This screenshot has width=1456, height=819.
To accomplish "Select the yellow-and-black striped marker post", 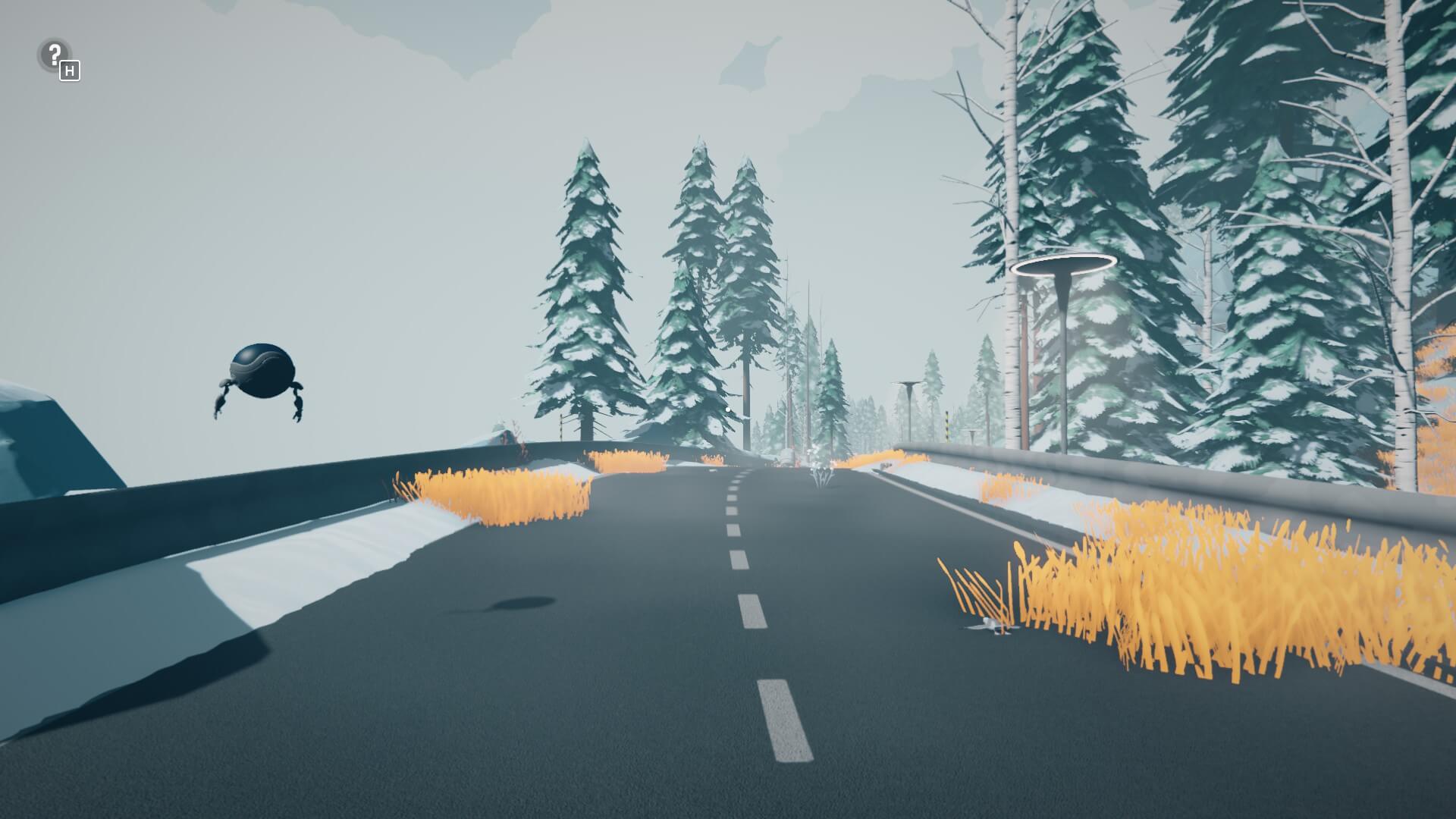I will (947, 425).
